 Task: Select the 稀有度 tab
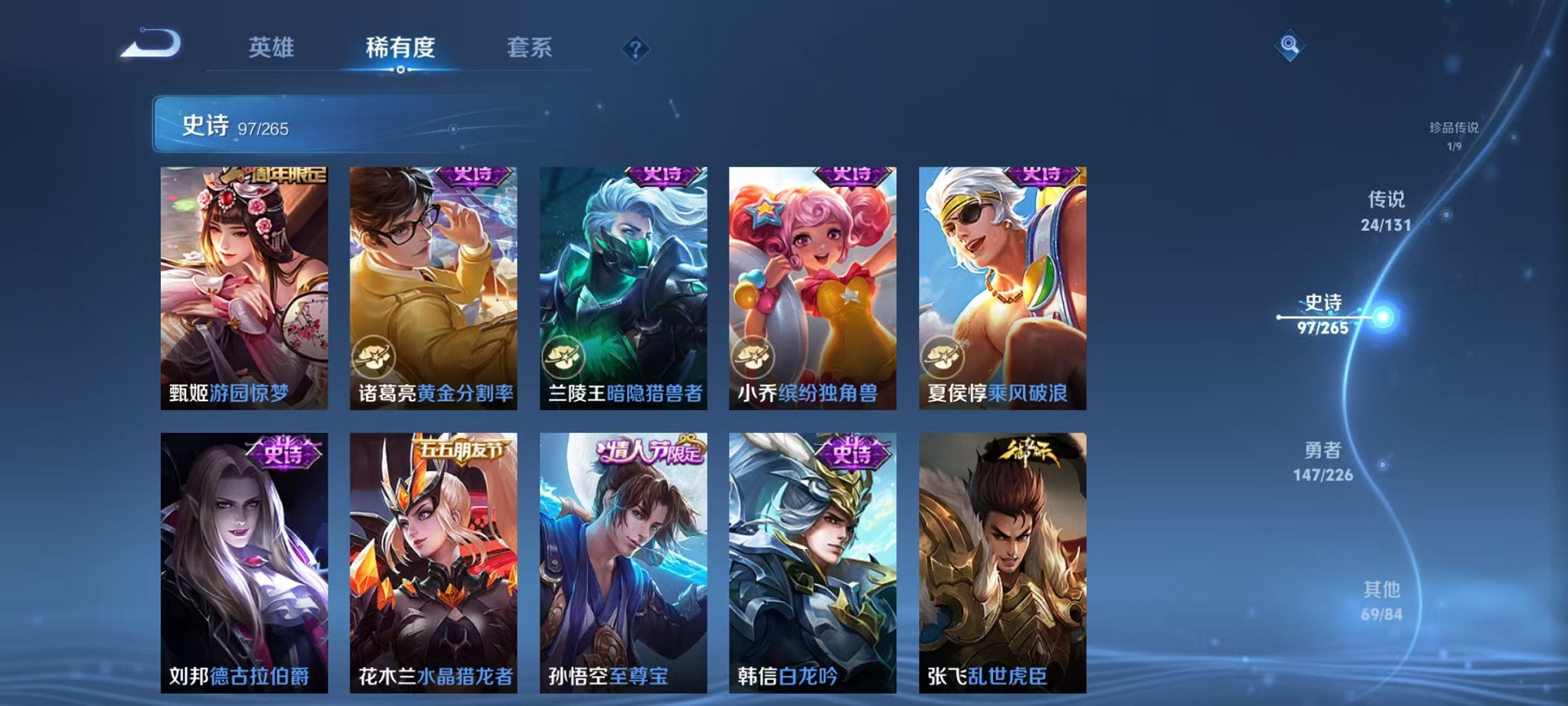[400, 48]
